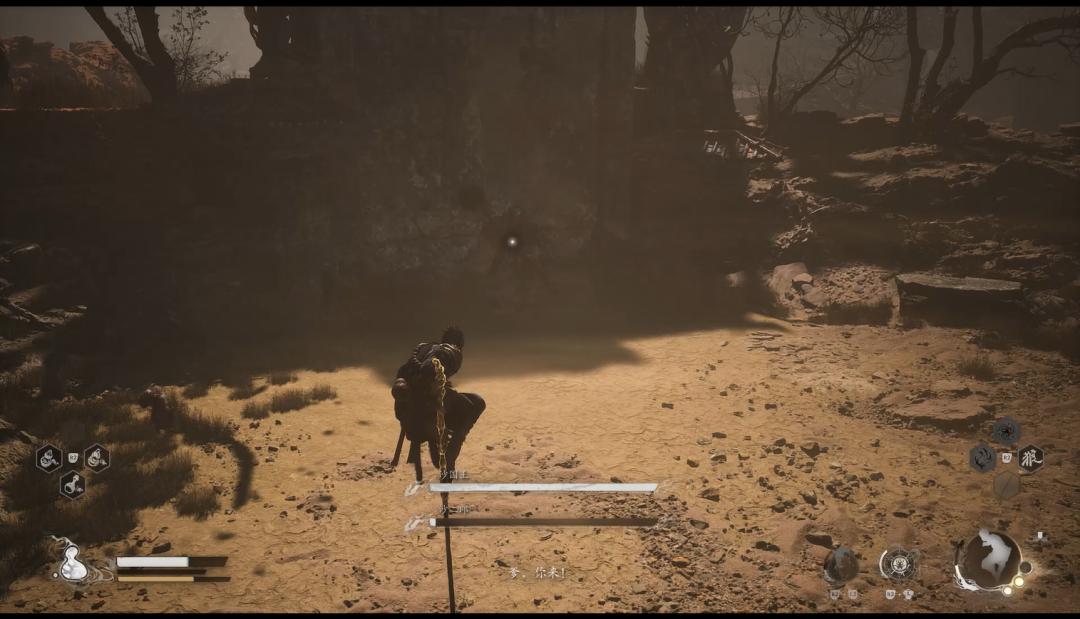Viewport: 1080px width, 619px height.
Task: Use the stone-head spirit skill icon
Action: tap(840, 566)
